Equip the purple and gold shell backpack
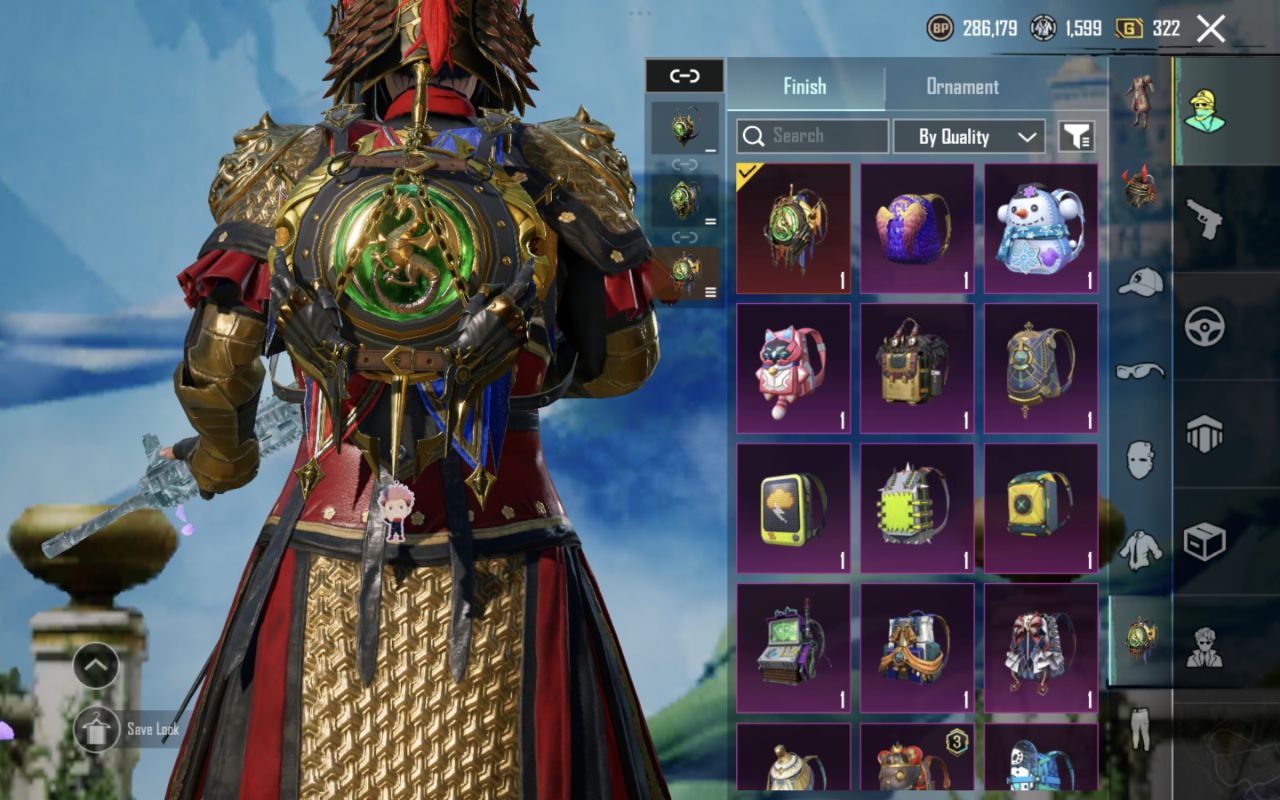Screen dimensions: 1280x800 click(917, 229)
